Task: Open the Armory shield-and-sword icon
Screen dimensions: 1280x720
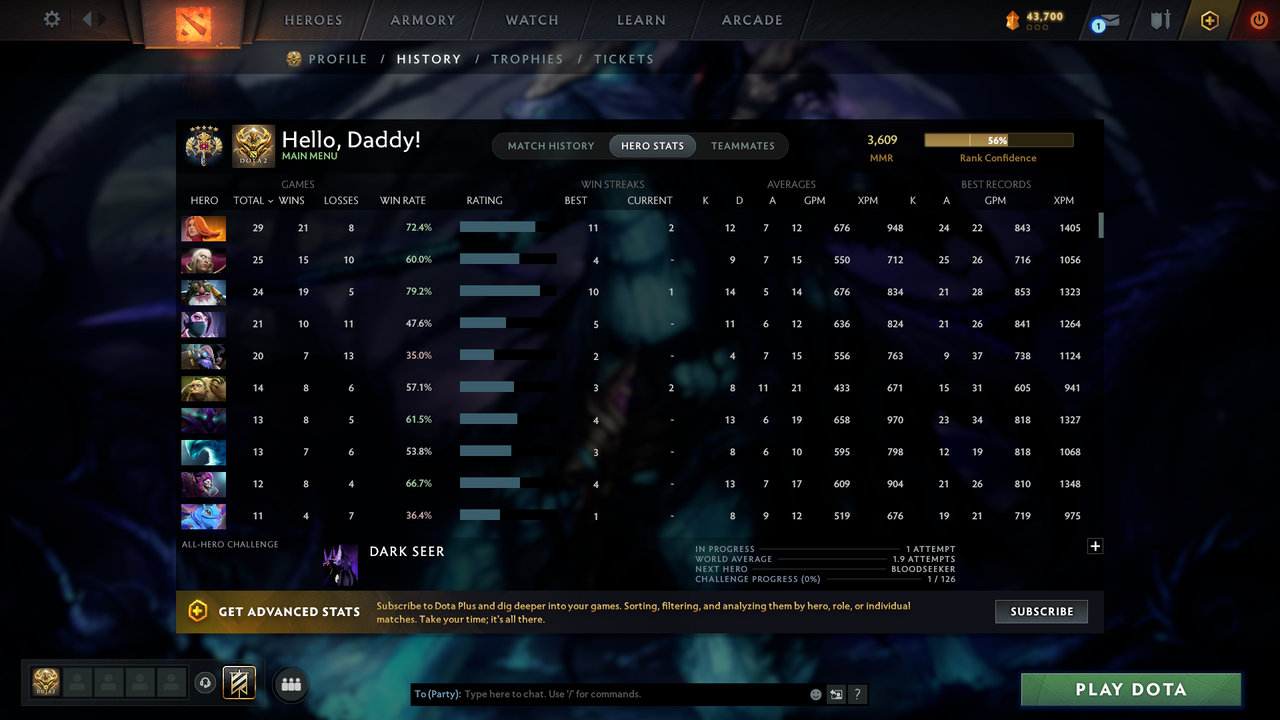Action: pyautogui.click(x=1159, y=19)
